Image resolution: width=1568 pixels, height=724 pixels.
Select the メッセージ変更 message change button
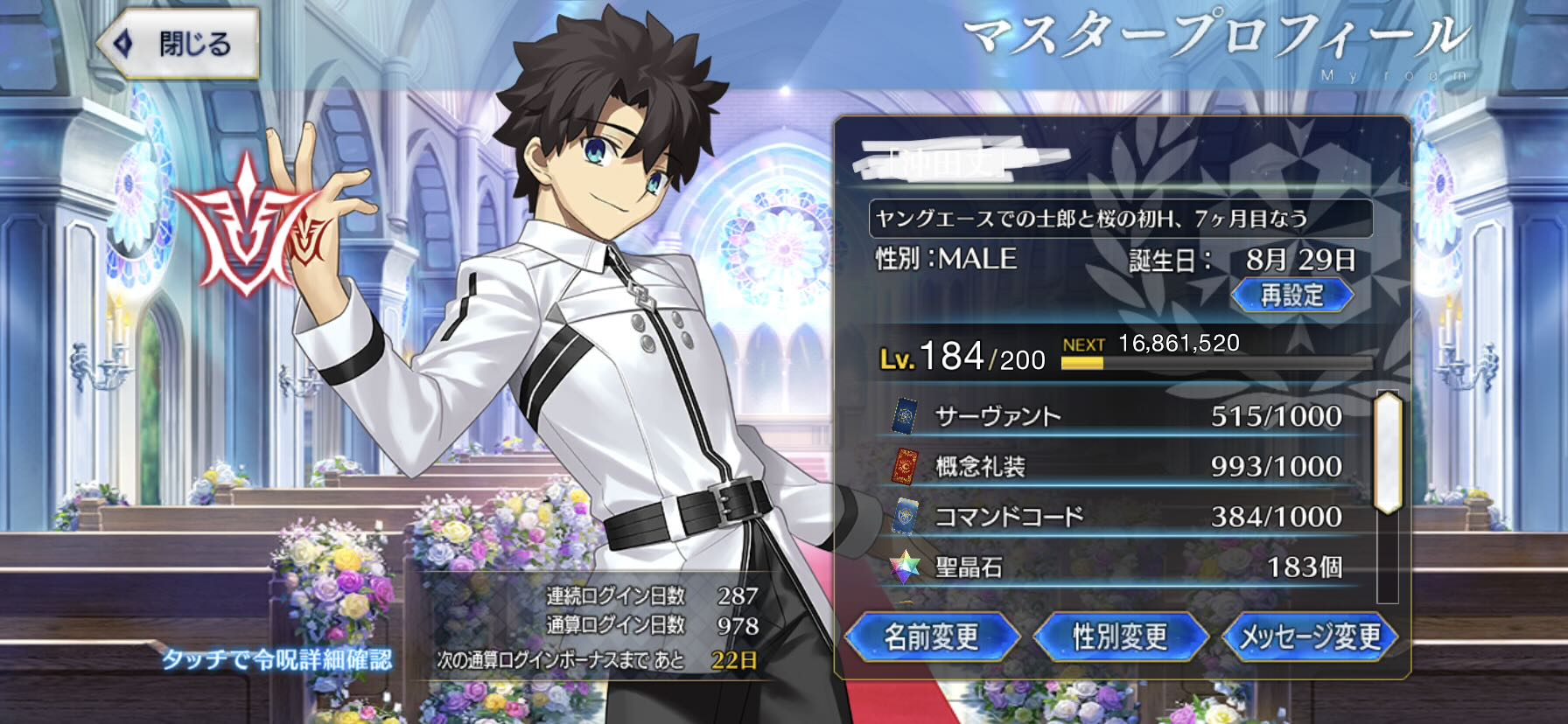pyautogui.click(x=1309, y=636)
